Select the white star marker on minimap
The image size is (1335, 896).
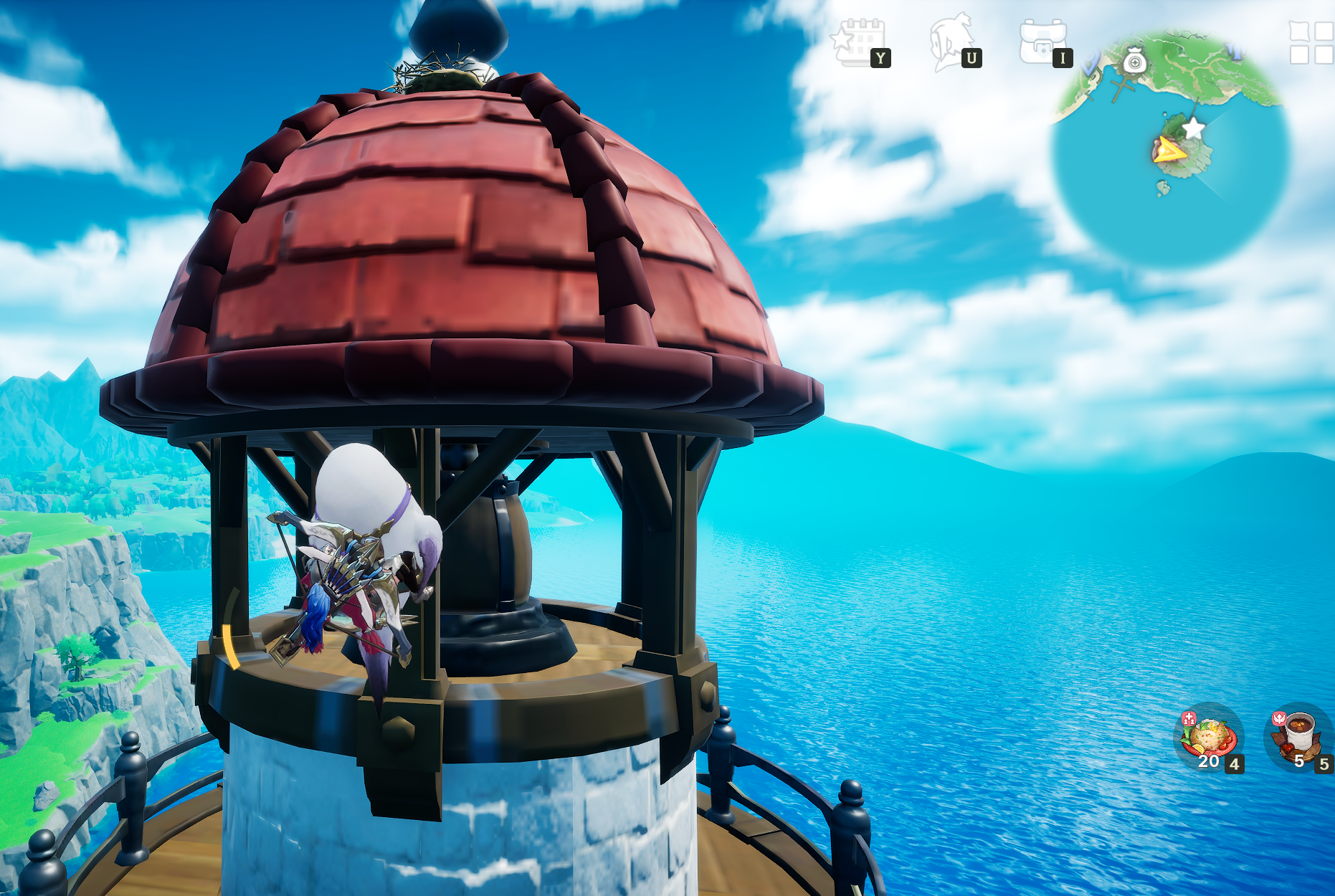point(1193,129)
